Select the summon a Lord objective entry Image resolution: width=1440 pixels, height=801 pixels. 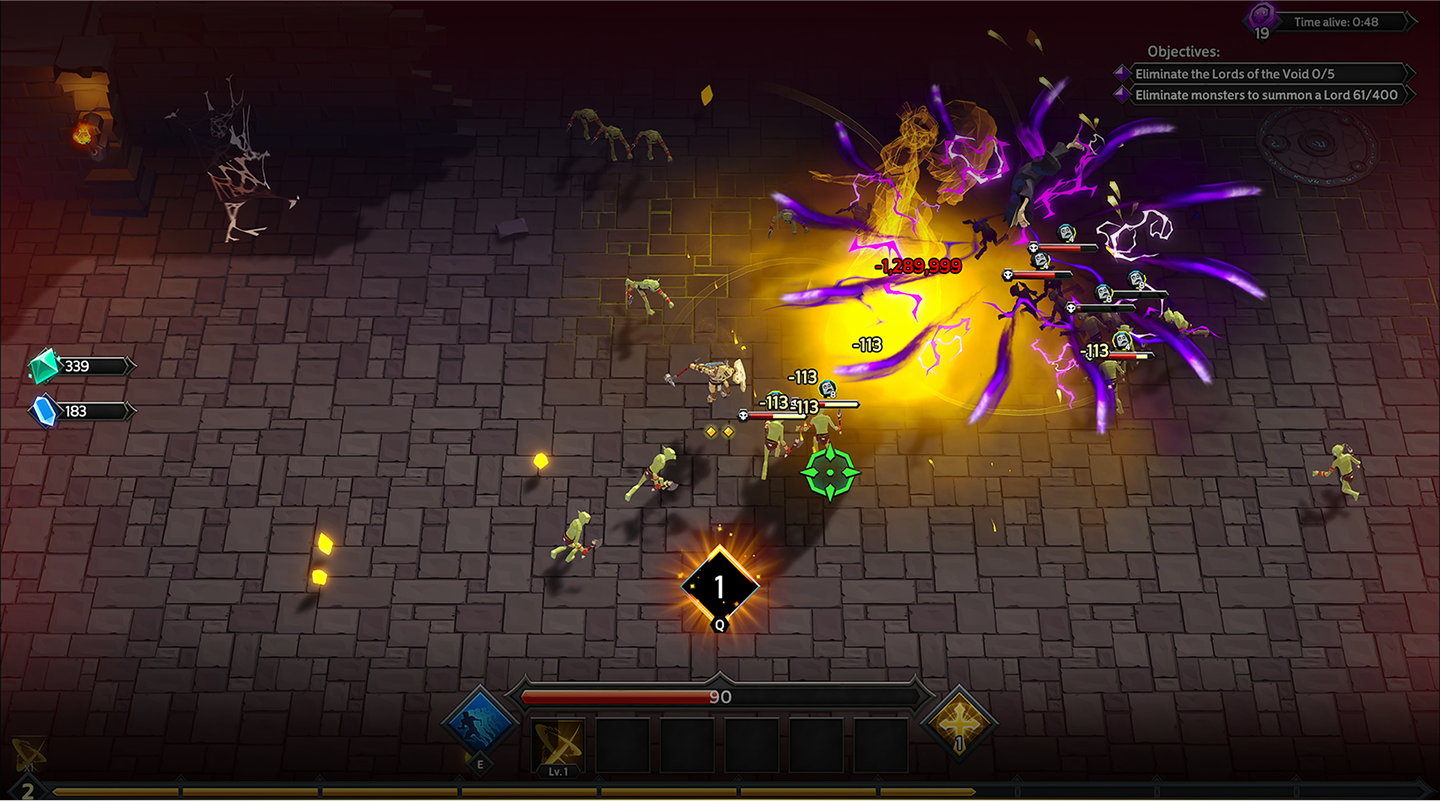1262,96
